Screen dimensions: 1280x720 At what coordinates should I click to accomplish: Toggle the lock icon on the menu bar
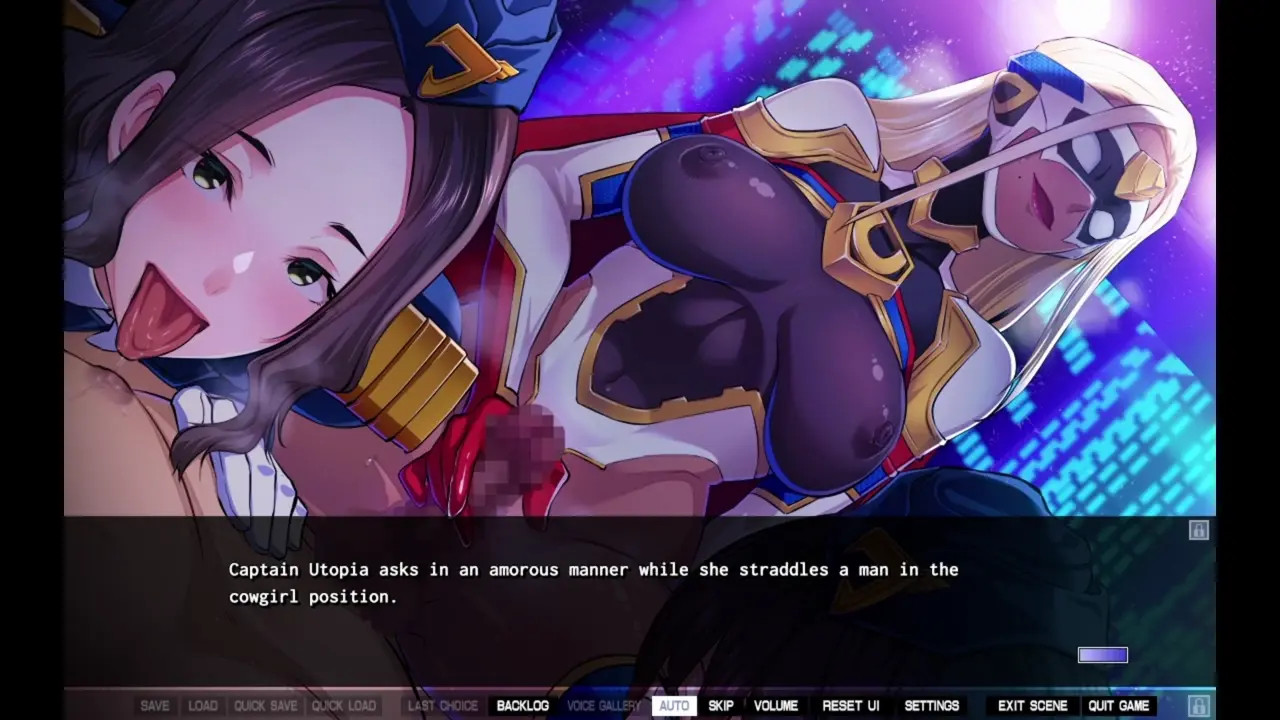(1199, 705)
